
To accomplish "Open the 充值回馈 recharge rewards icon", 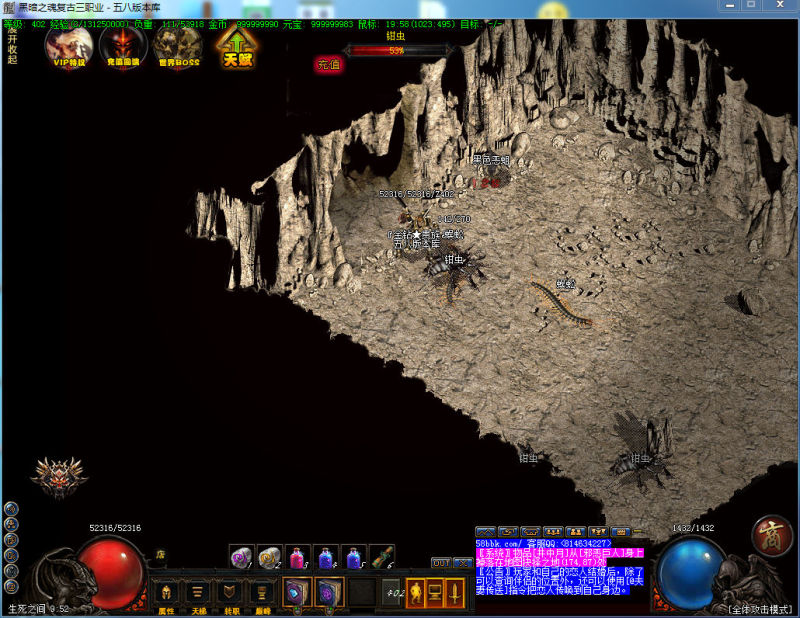I will click(123, 45).
